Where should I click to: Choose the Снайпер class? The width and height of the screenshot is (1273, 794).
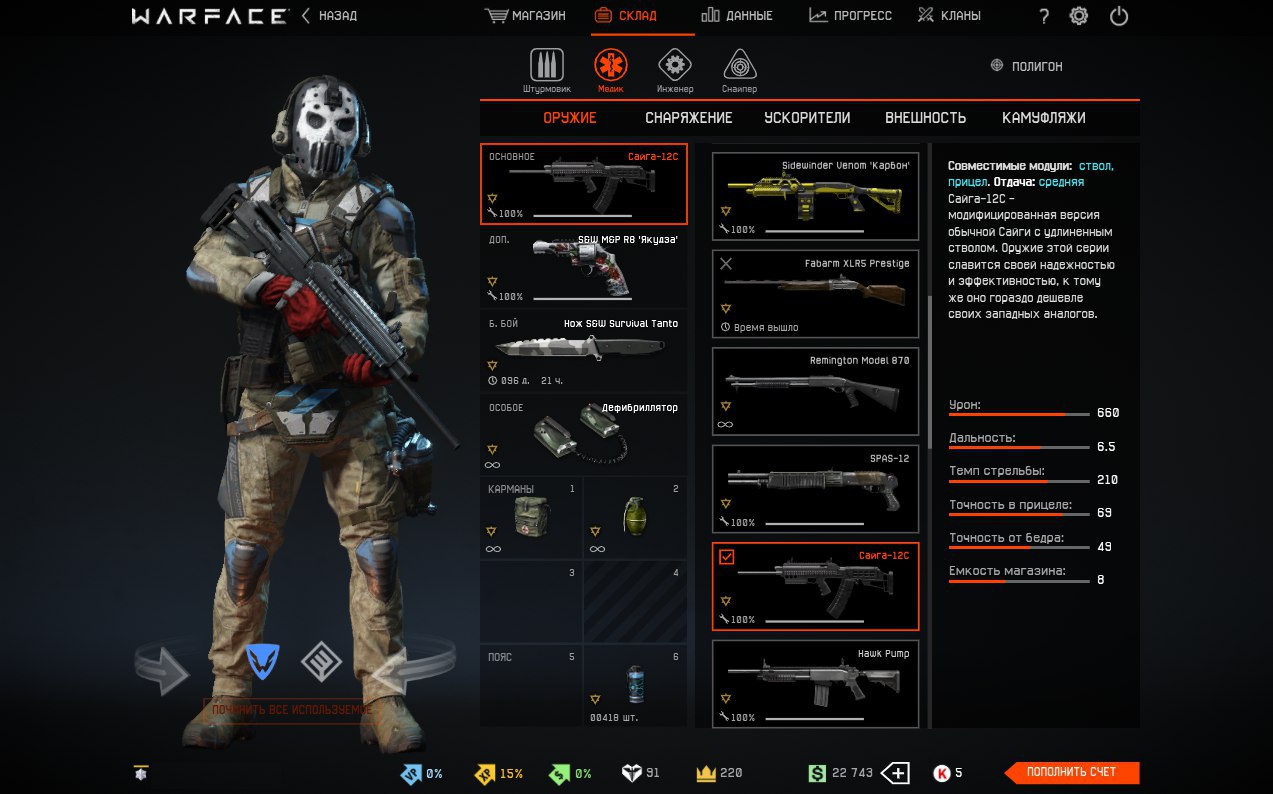740,70
